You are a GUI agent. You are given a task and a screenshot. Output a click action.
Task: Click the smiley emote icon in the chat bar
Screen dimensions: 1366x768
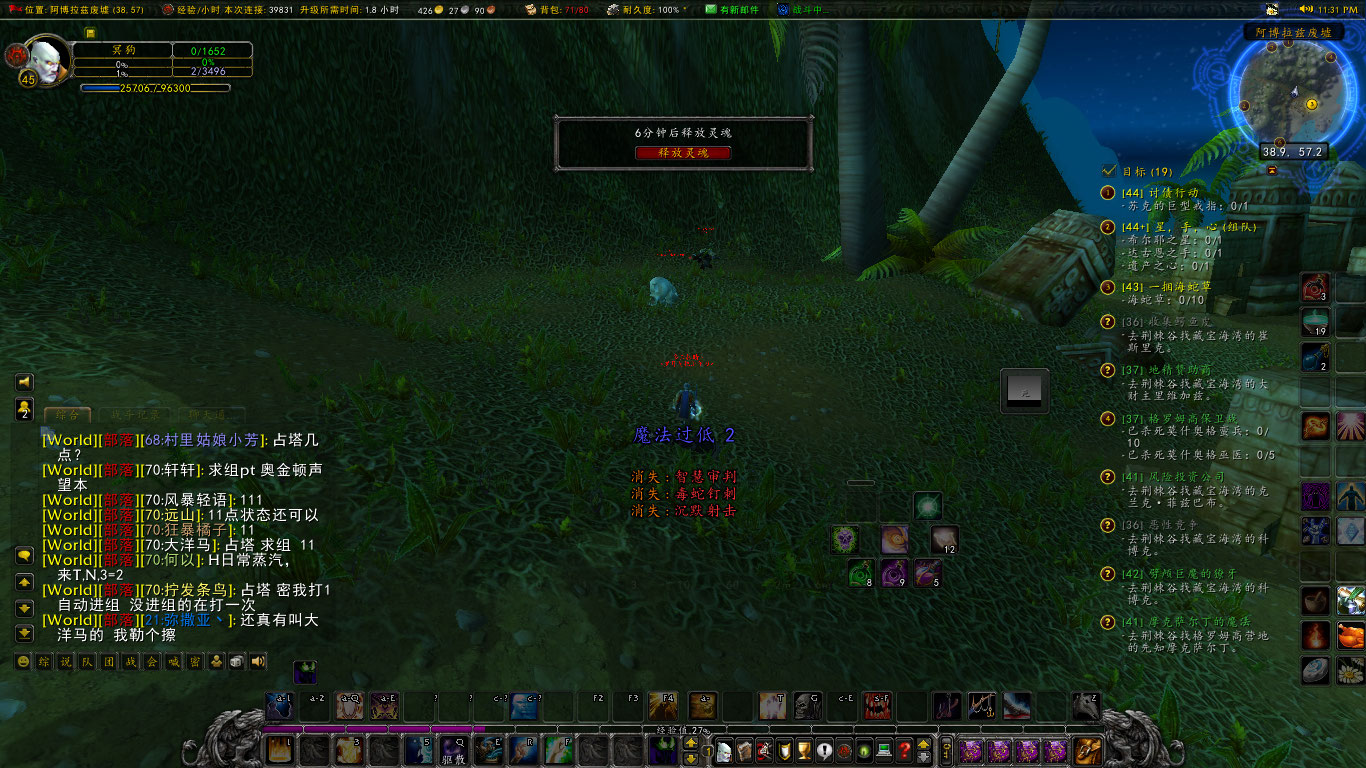pos(23,662)
